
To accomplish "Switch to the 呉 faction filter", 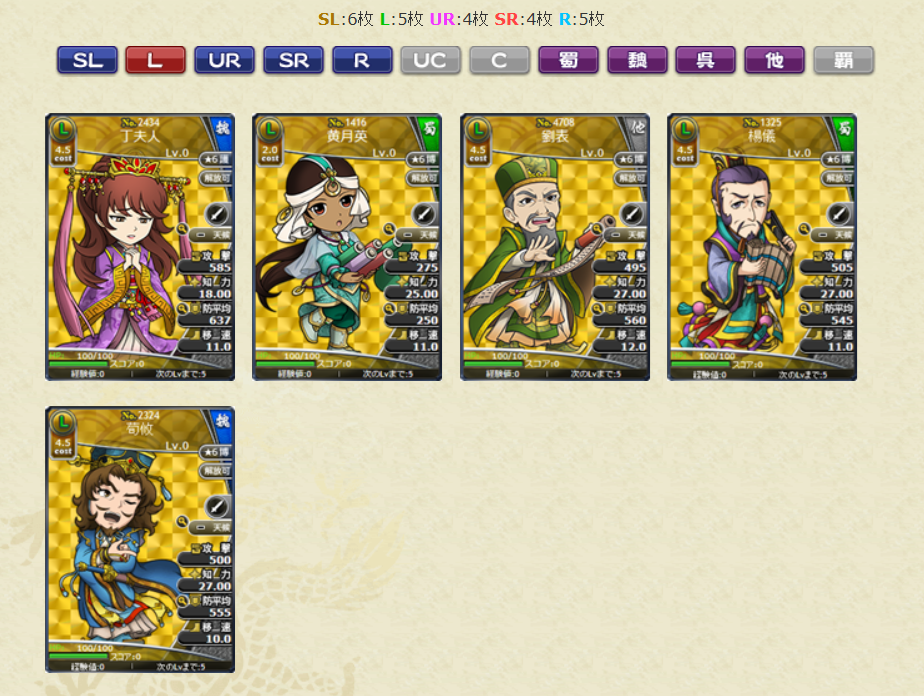I will pyautogui.click(x=705, y=60).
